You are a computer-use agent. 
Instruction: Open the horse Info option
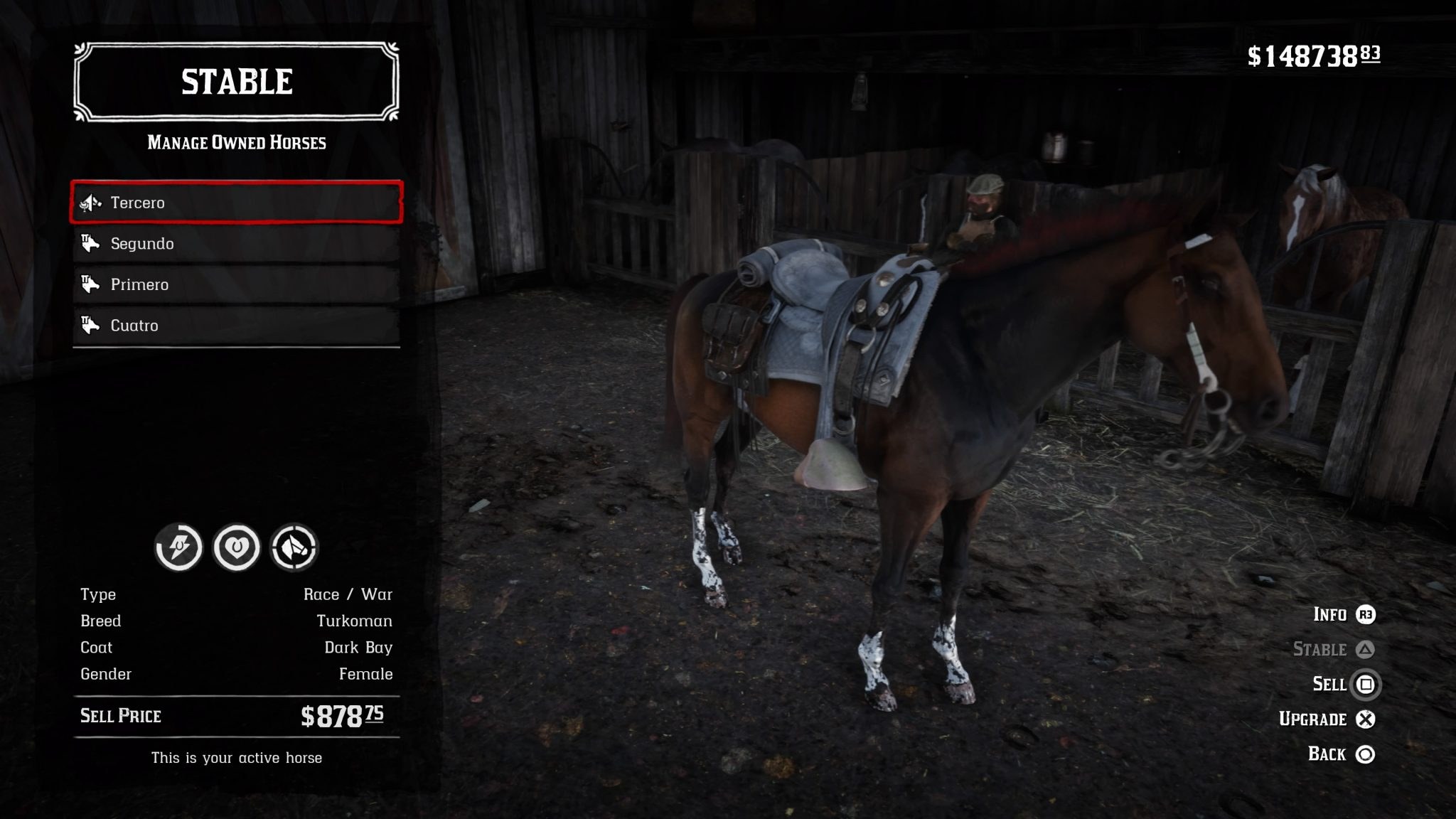tap(1344, 614)
